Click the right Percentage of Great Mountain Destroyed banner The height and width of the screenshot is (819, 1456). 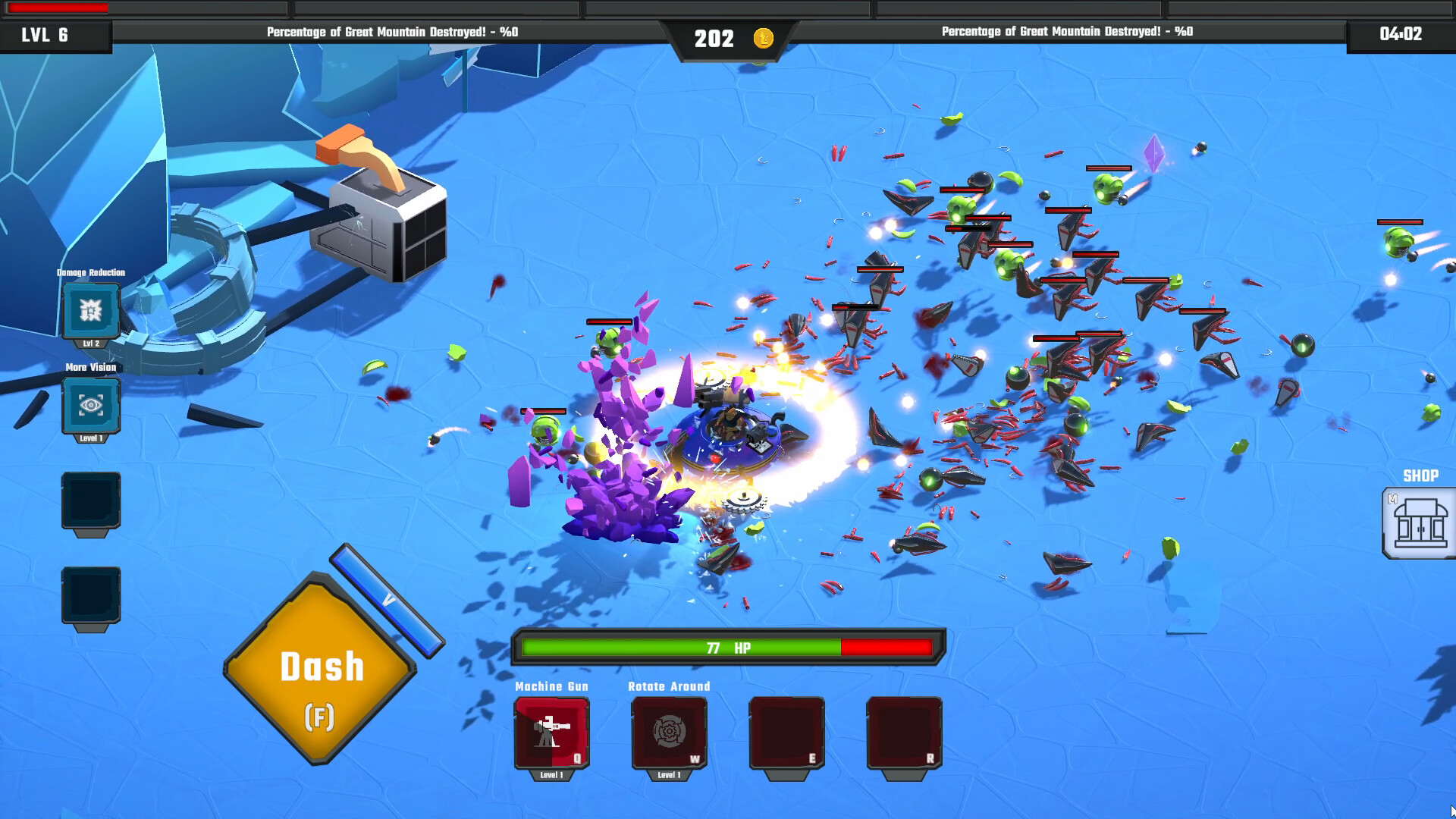click(1065, 33)
